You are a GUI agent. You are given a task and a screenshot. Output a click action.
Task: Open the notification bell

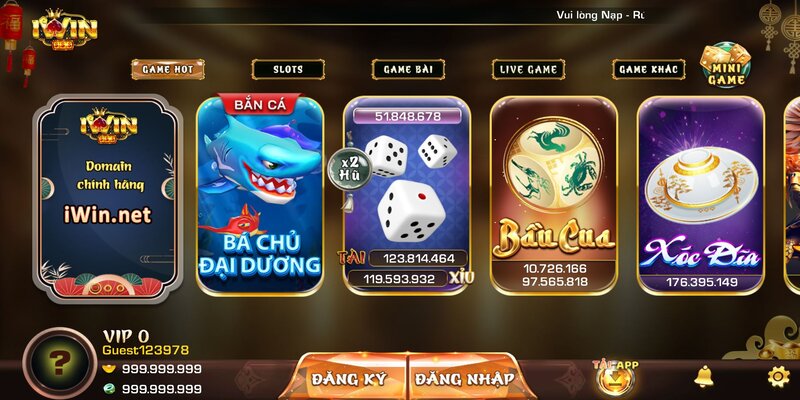(705, 377)
